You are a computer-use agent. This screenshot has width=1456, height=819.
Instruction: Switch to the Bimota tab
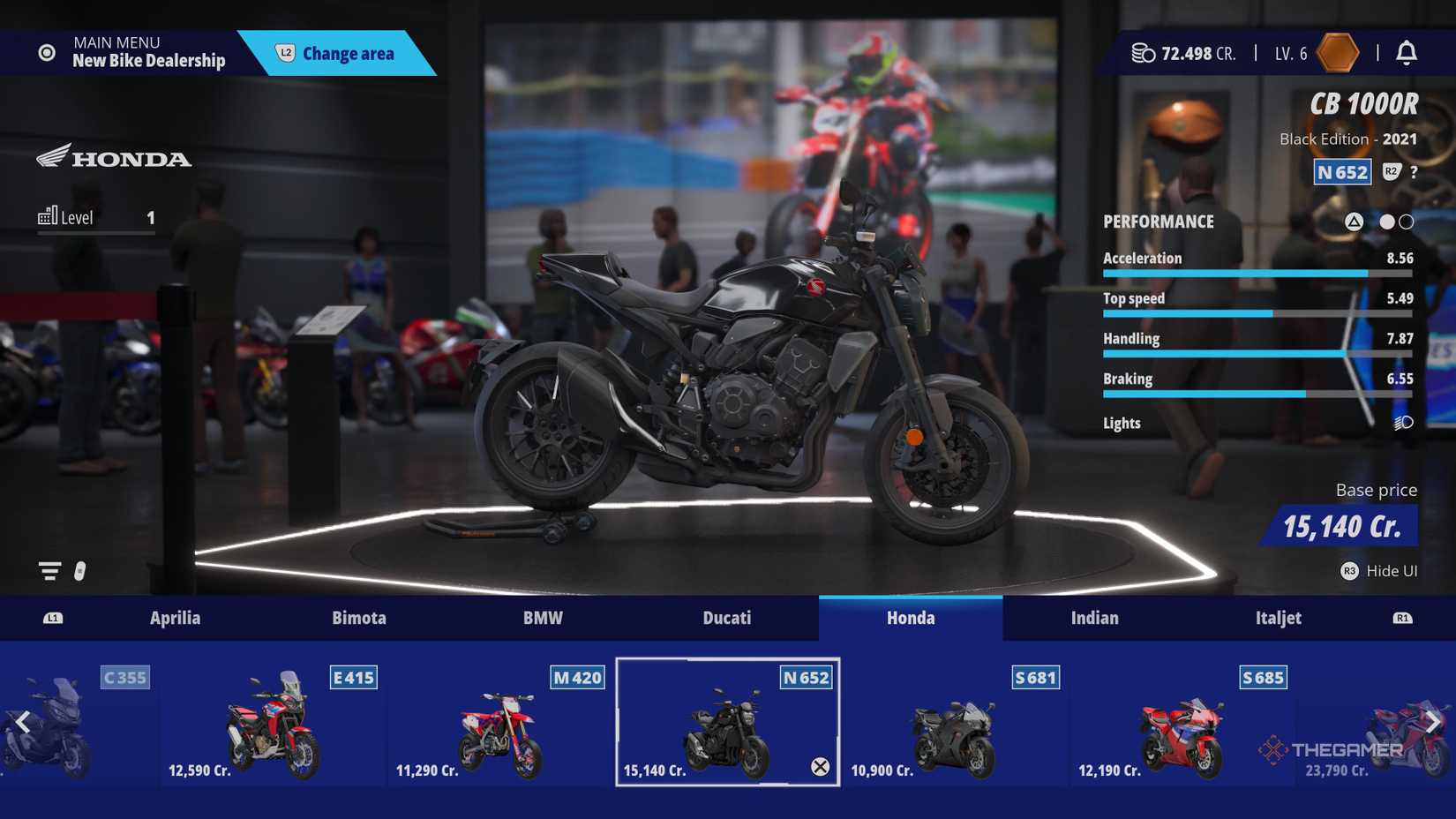[359, 618]
